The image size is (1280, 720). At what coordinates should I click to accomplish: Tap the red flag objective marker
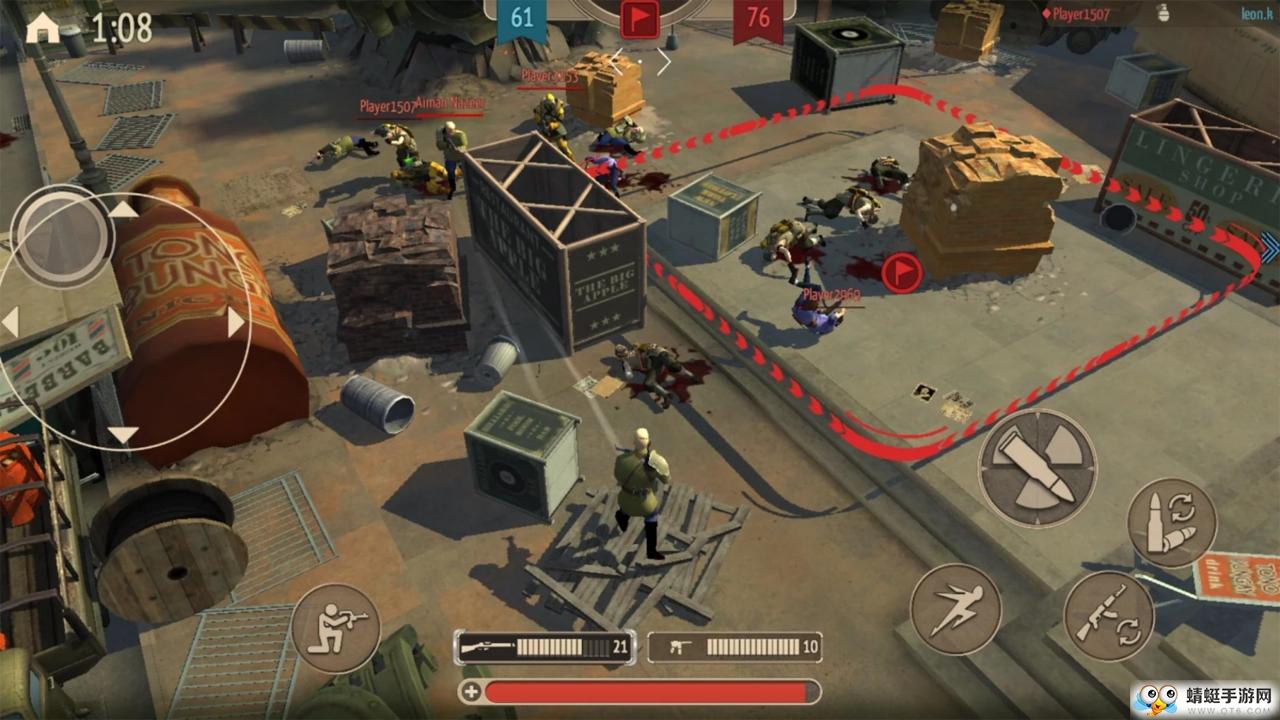coord(901,273)
